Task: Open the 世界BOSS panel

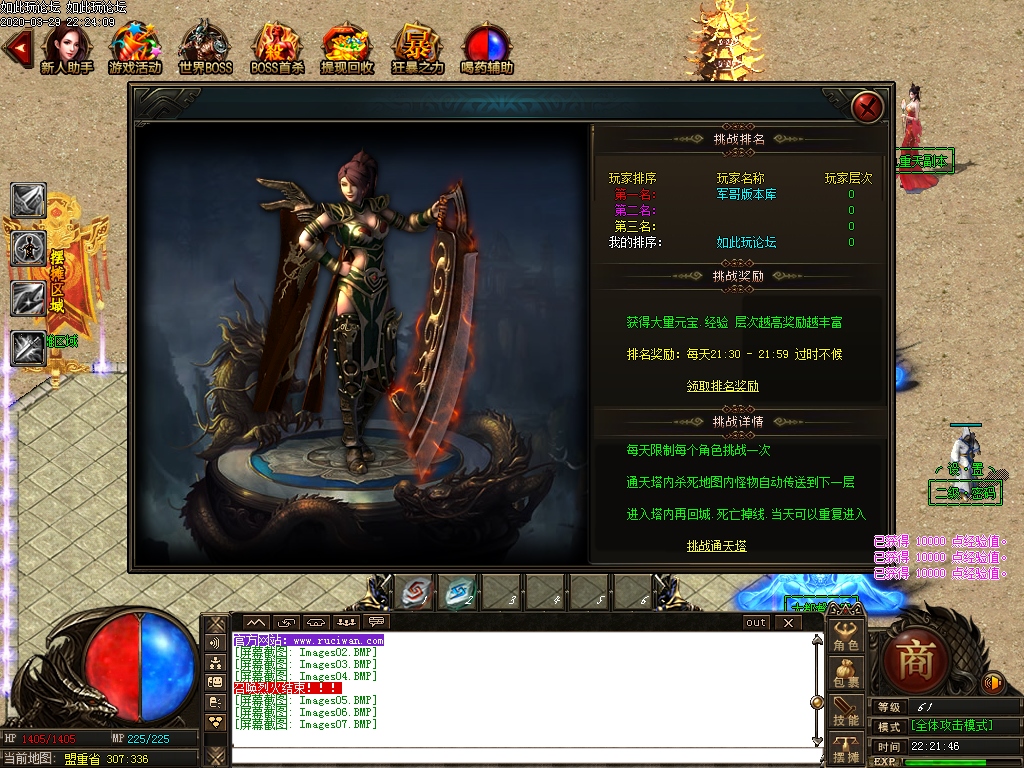Action: (205, 47)
